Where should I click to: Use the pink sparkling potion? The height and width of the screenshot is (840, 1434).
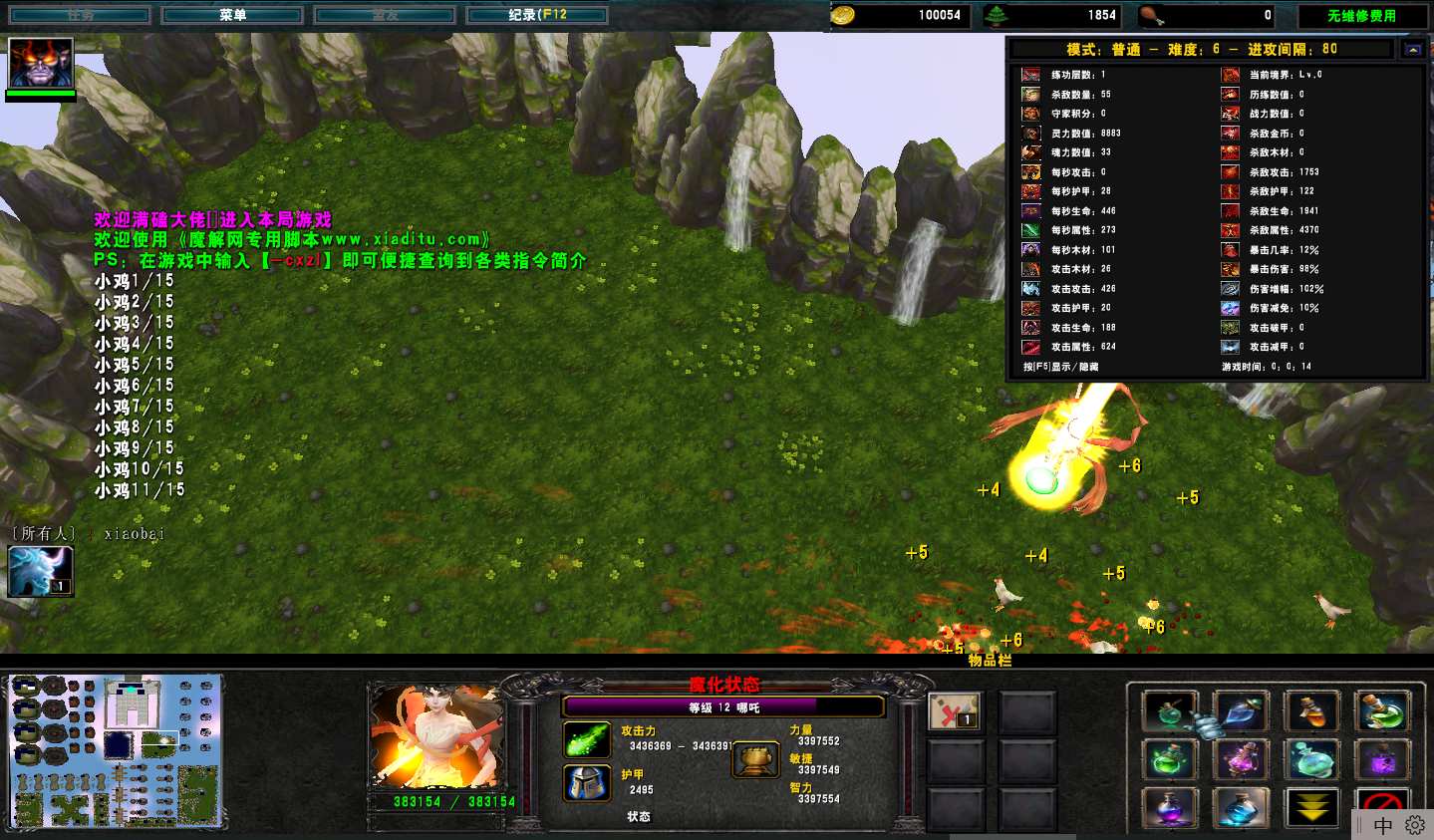(x=1241, y=760)
